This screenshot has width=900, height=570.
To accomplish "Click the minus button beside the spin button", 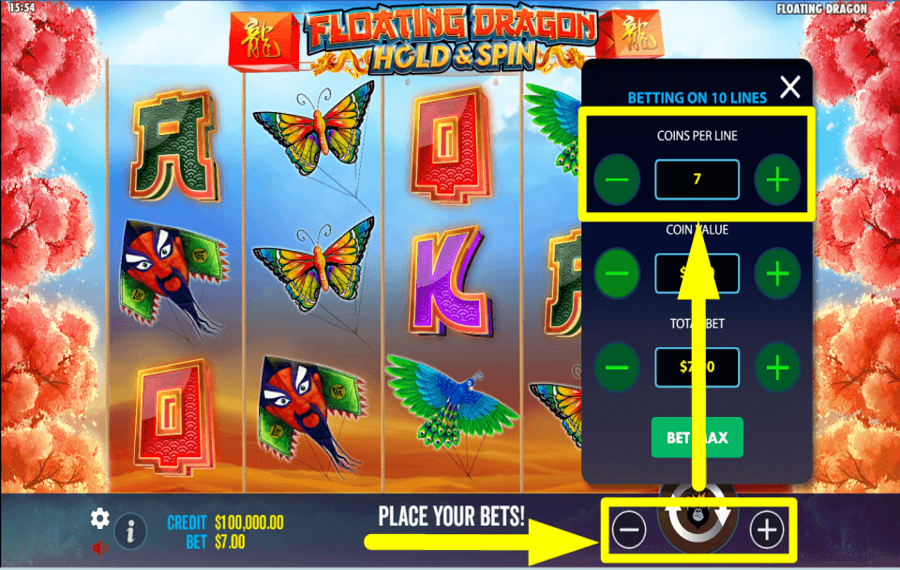I will (629, 529).
